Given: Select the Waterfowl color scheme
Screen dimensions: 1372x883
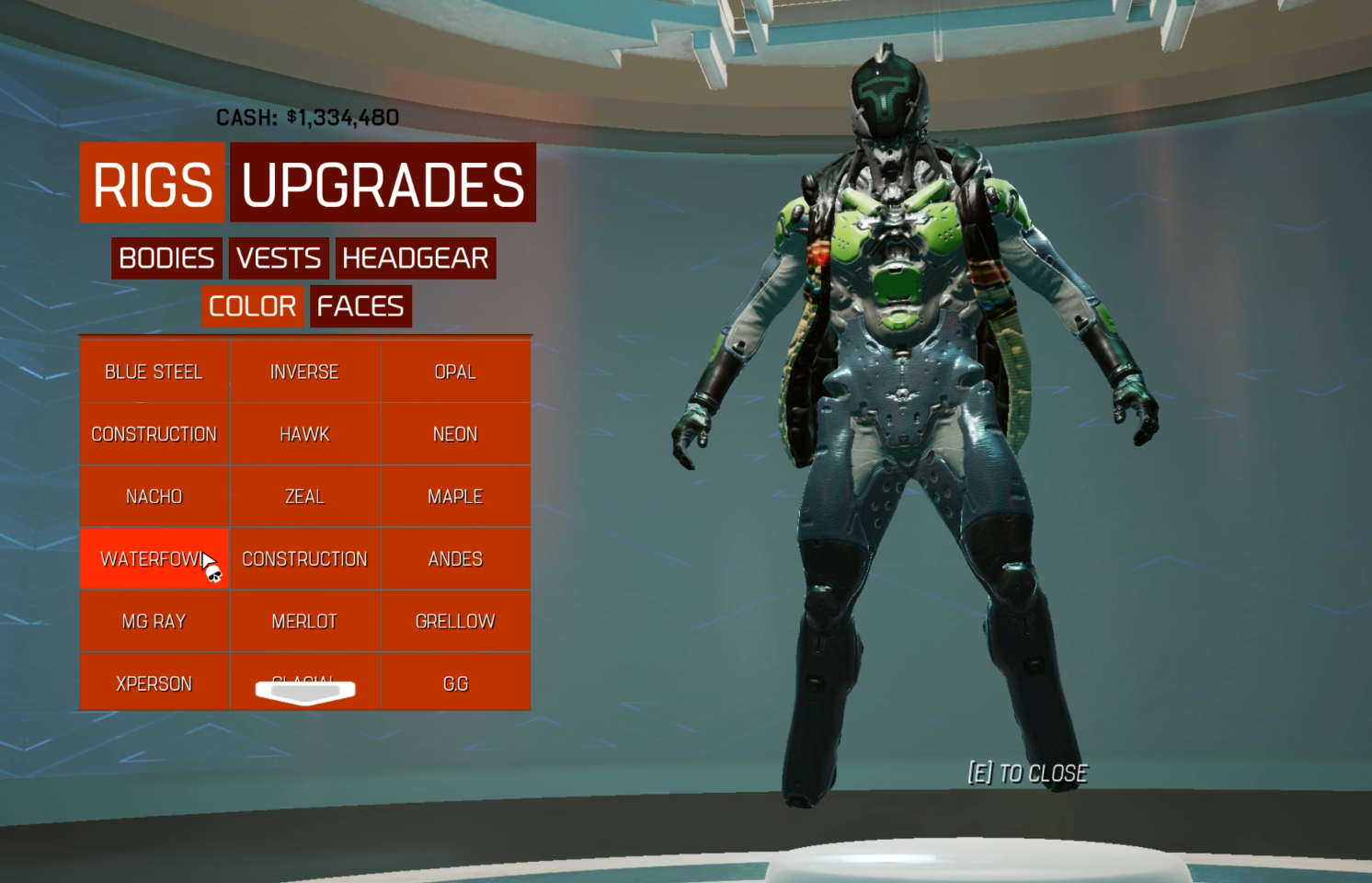Looking at the screenshot, I should pos(154,559).
